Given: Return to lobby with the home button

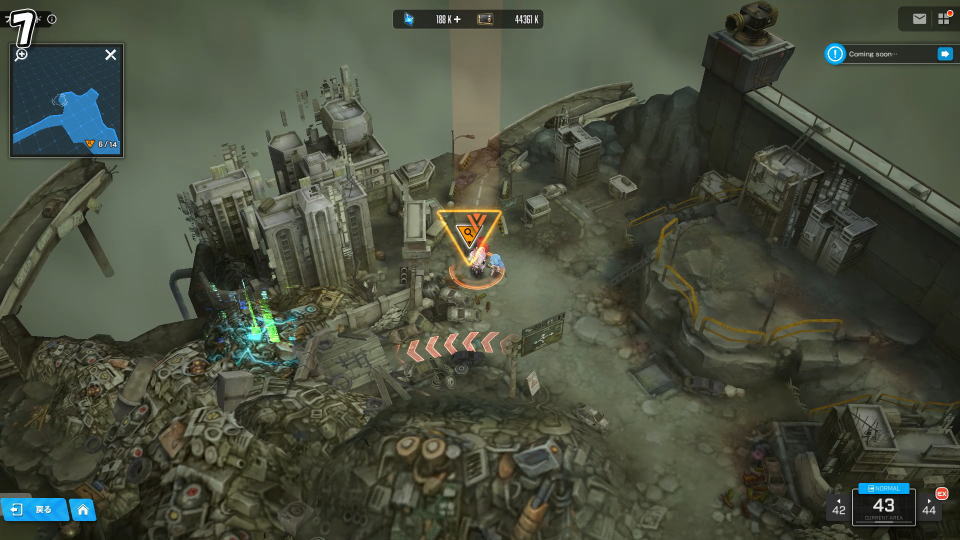Looking at the screenshot, I should click(83, 510).
